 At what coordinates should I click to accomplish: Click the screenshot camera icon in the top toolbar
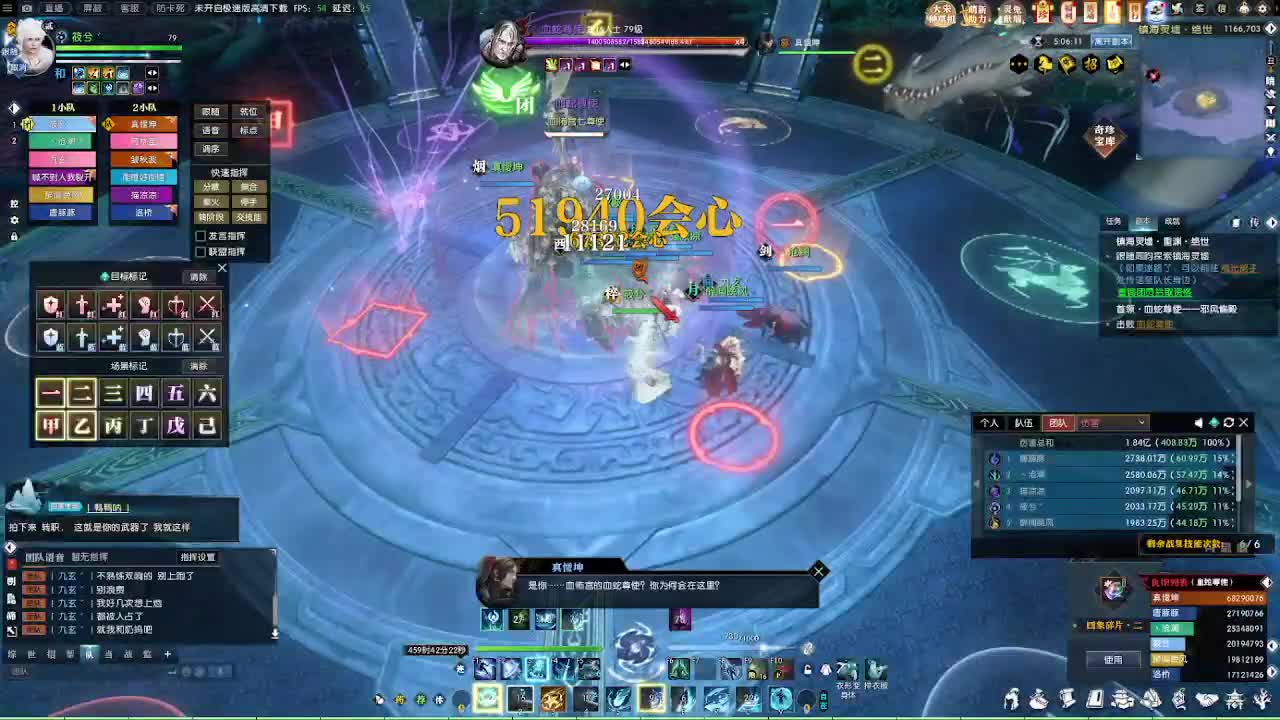coord(27,9)
